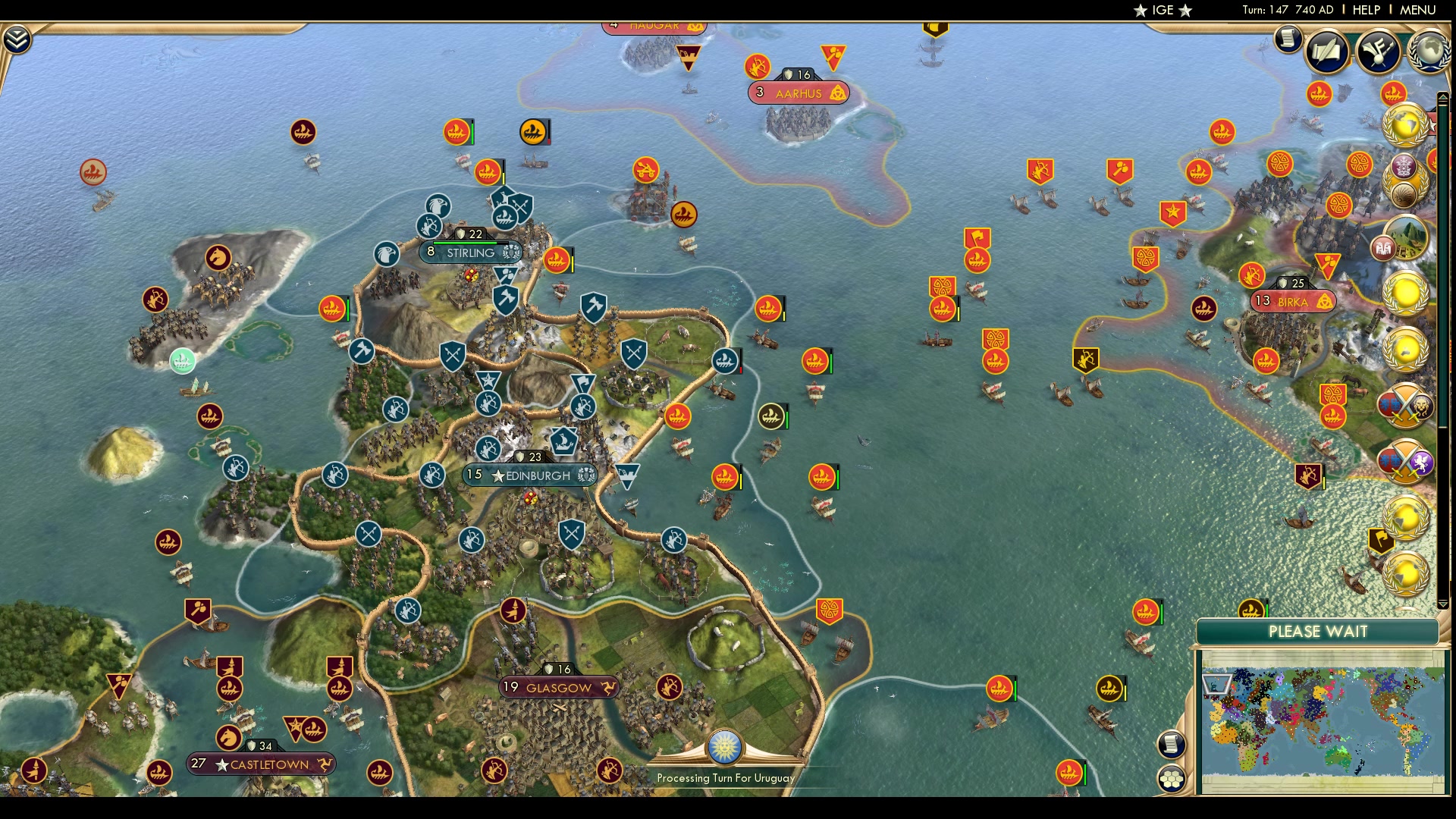This screenshot has height=819, width=1456.
Task: Open HELP from the top bar
Action: pos(1367,11)
